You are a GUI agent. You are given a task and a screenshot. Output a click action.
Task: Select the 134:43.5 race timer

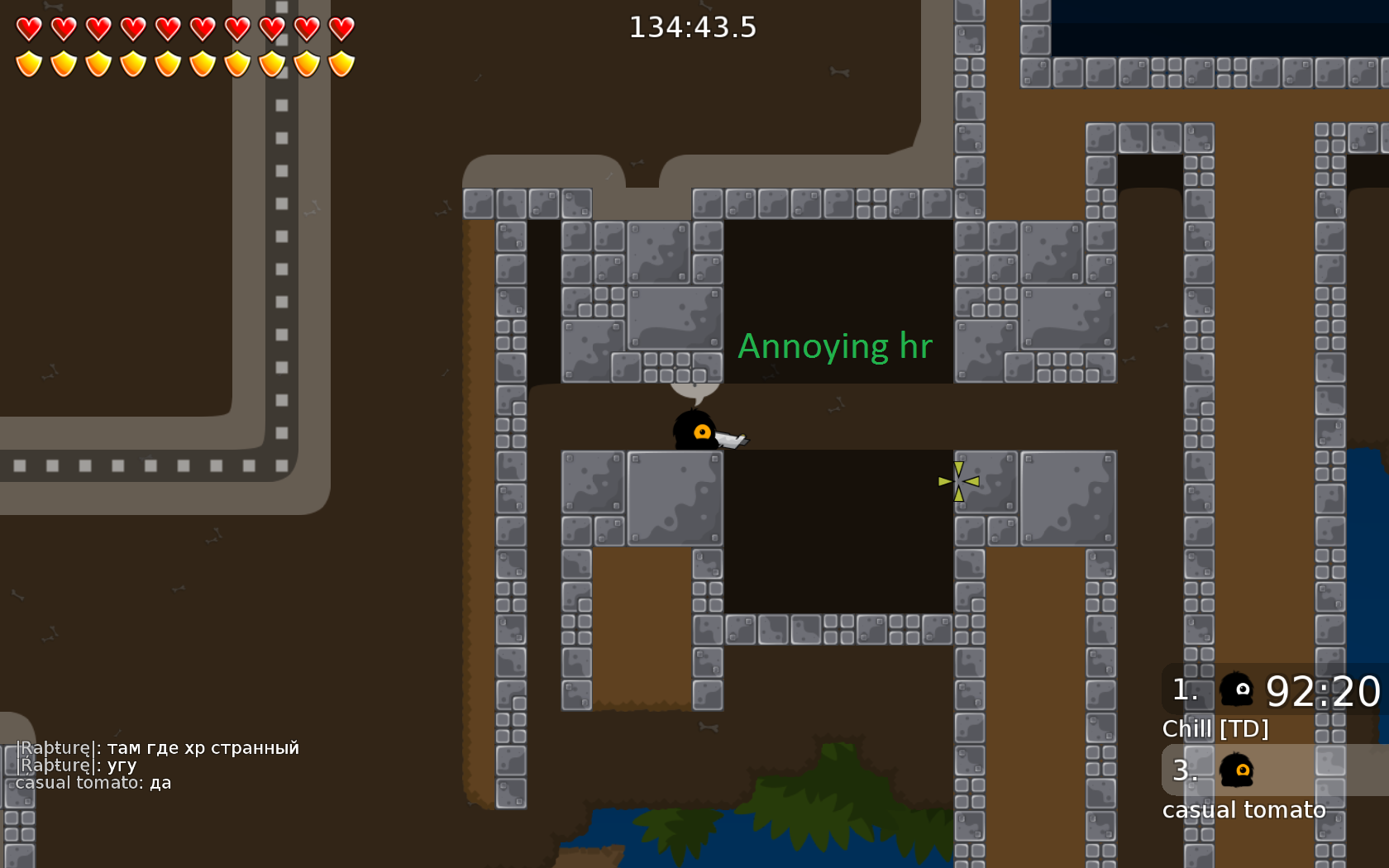click(692, 27)
